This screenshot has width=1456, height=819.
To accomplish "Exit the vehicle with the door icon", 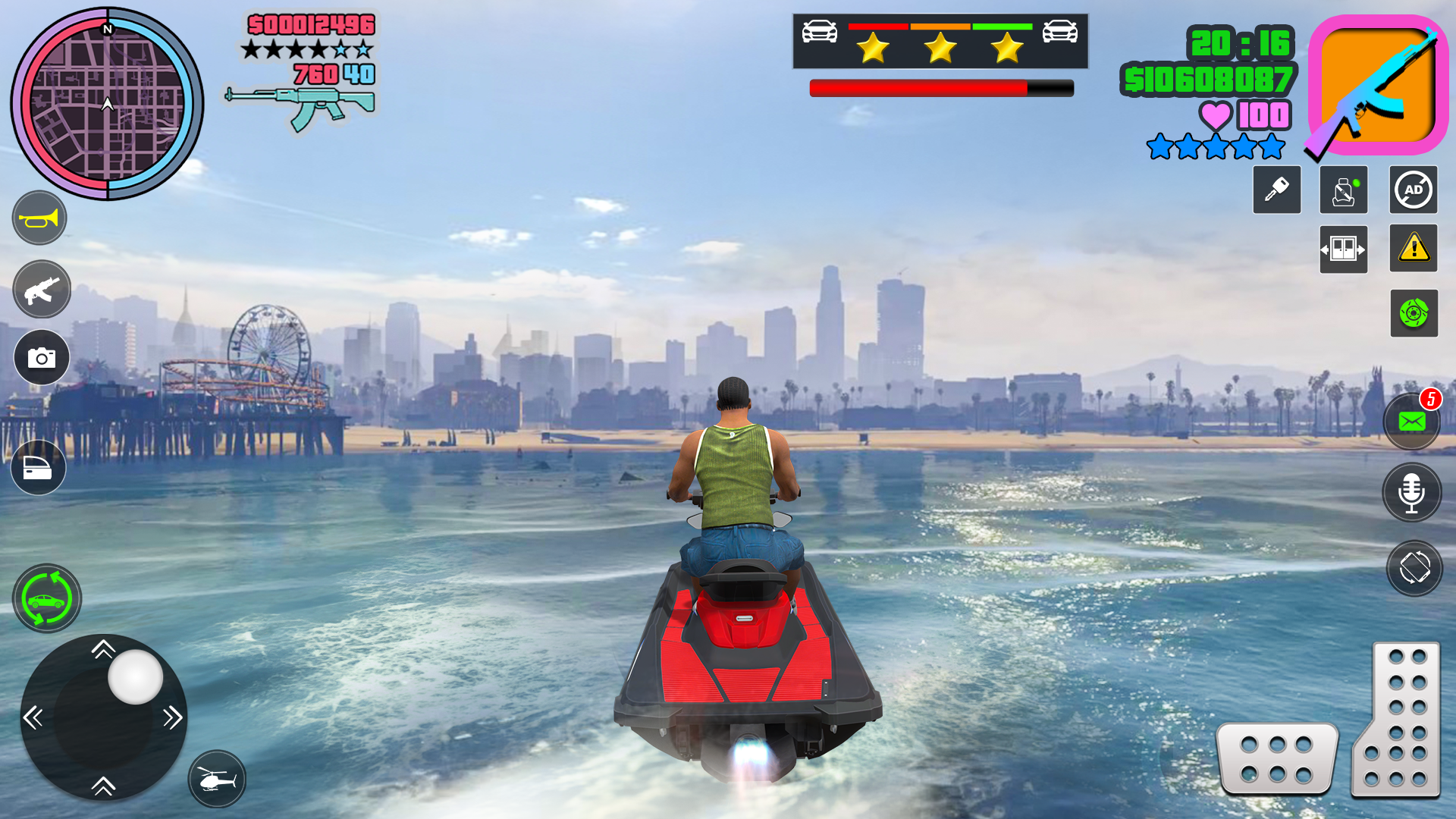I will [x=38, y=468].
